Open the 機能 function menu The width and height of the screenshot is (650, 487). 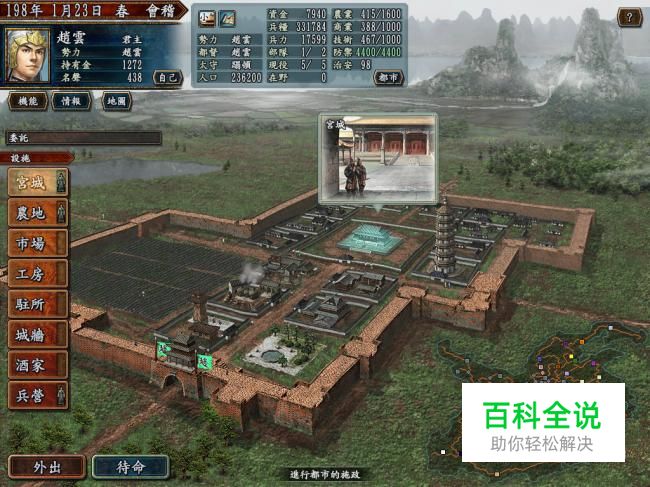27,101
